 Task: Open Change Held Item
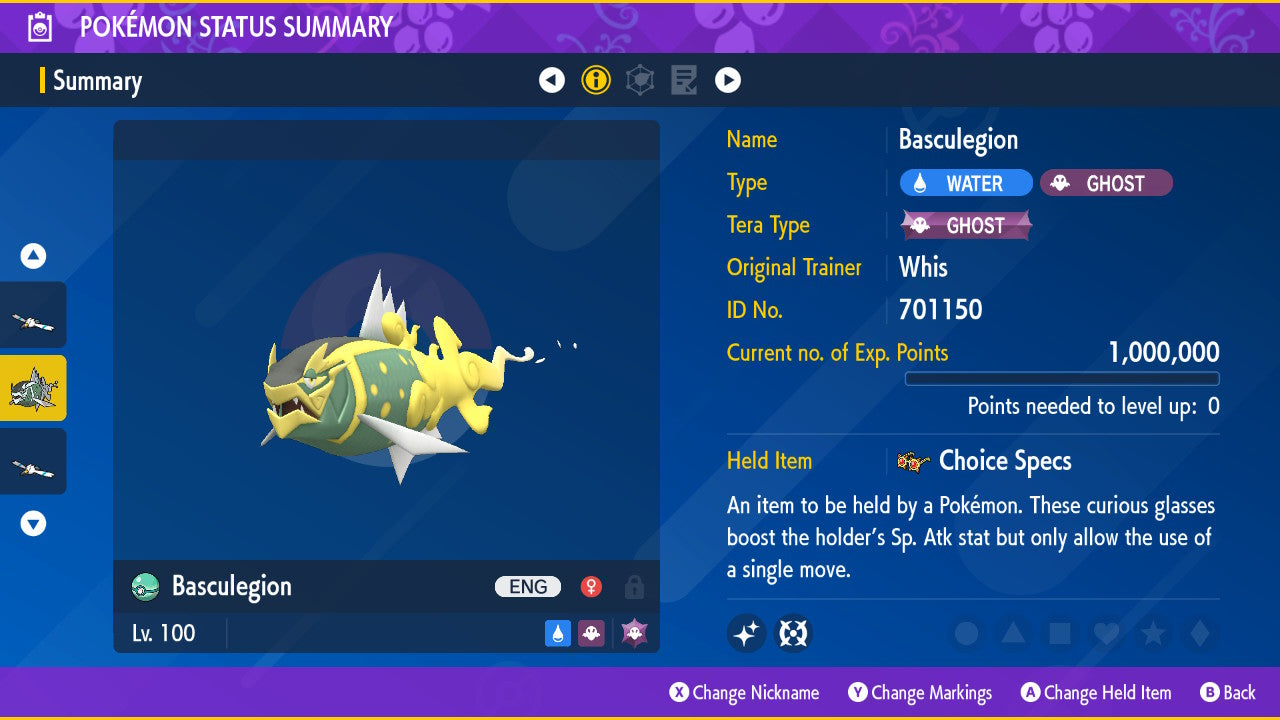tap(1095, 692)
